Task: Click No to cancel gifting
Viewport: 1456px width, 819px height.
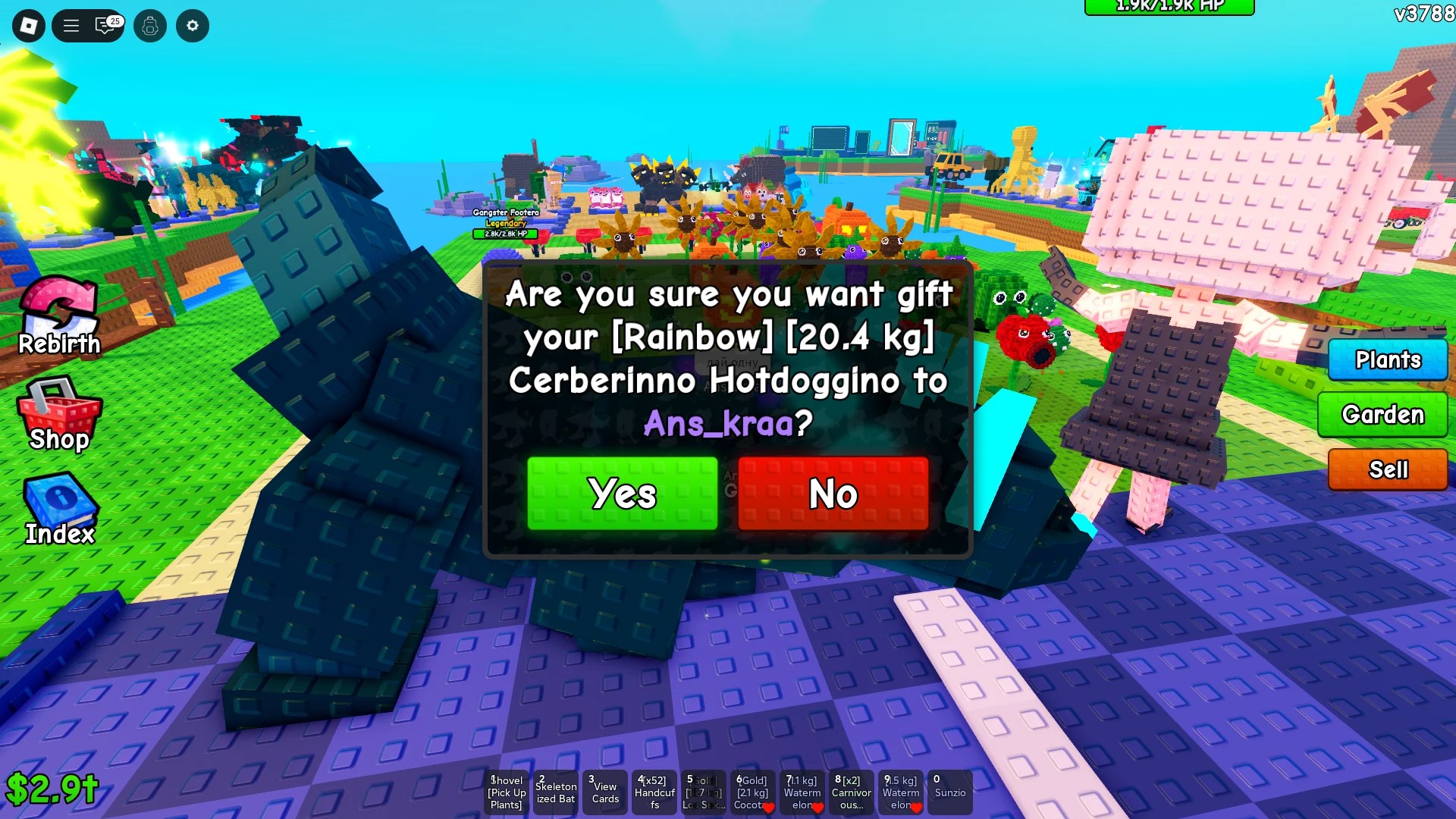Action: coord(833,494)
